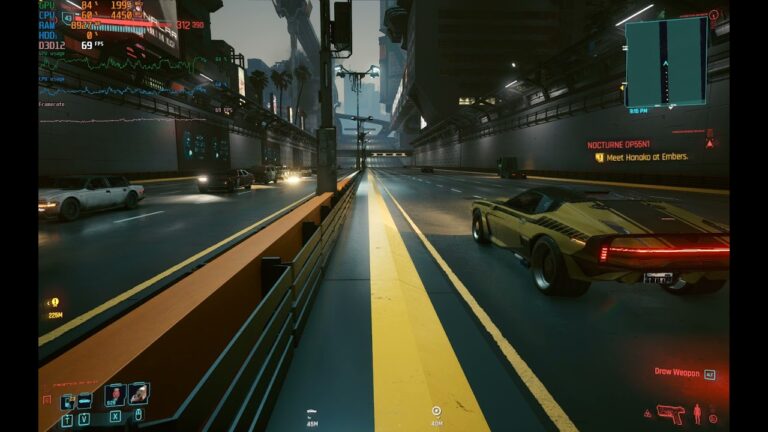Select the vehicle summon thumbnail slot
This screenshot has width=768, height=432.
(139, 394)
